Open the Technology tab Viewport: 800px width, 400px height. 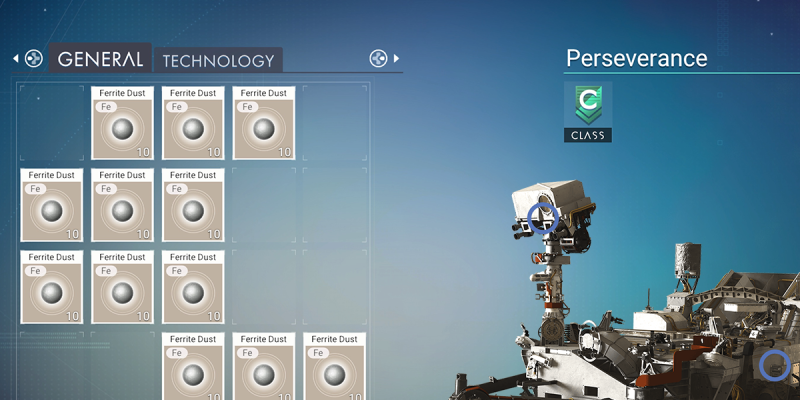(218, 60)
